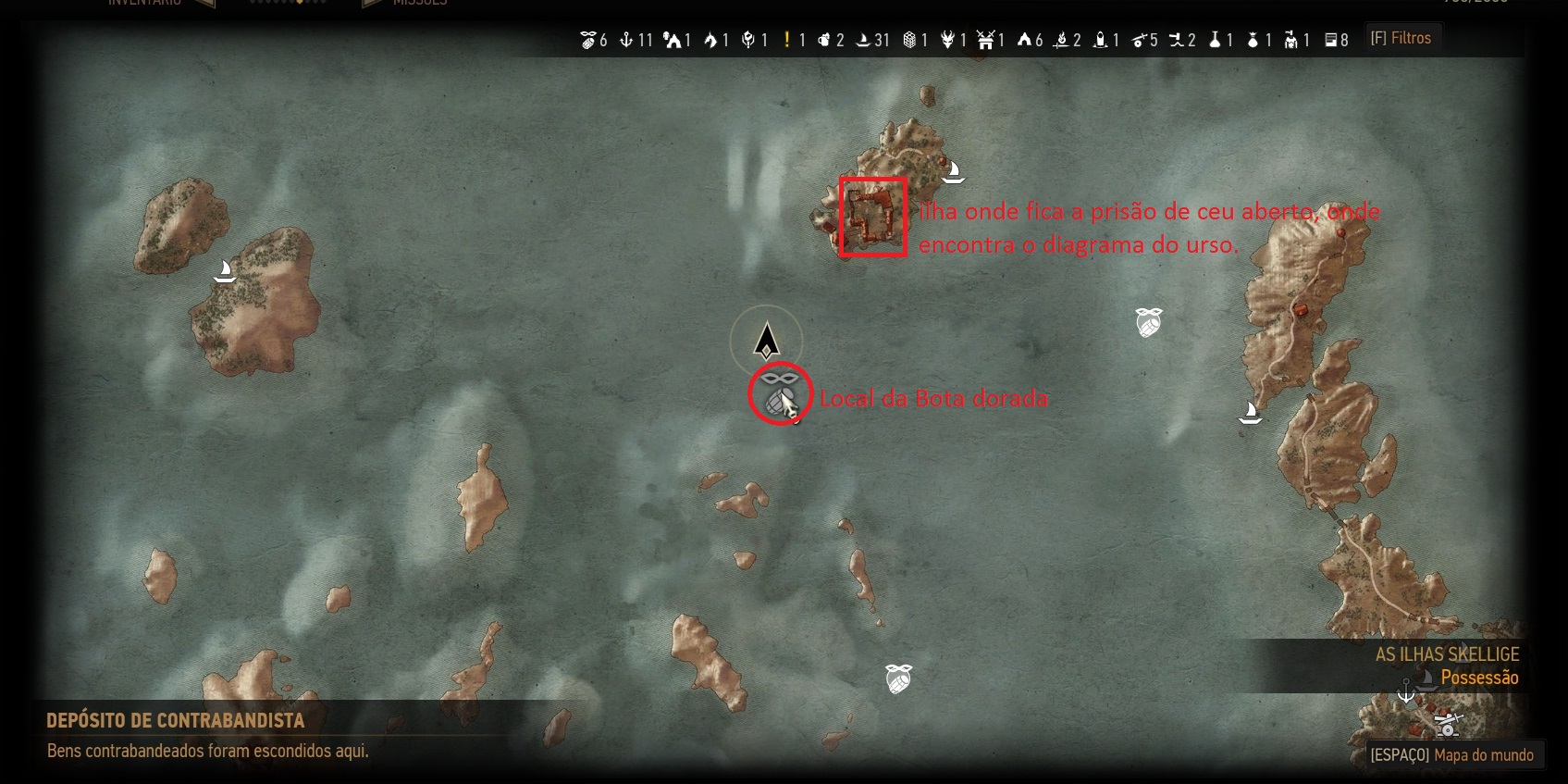The height and width of the screenshot is (784, 1568).
Task: Click the yellow exclamation quest filter icon
Action: pyautogui.click(x=787, y=39)
